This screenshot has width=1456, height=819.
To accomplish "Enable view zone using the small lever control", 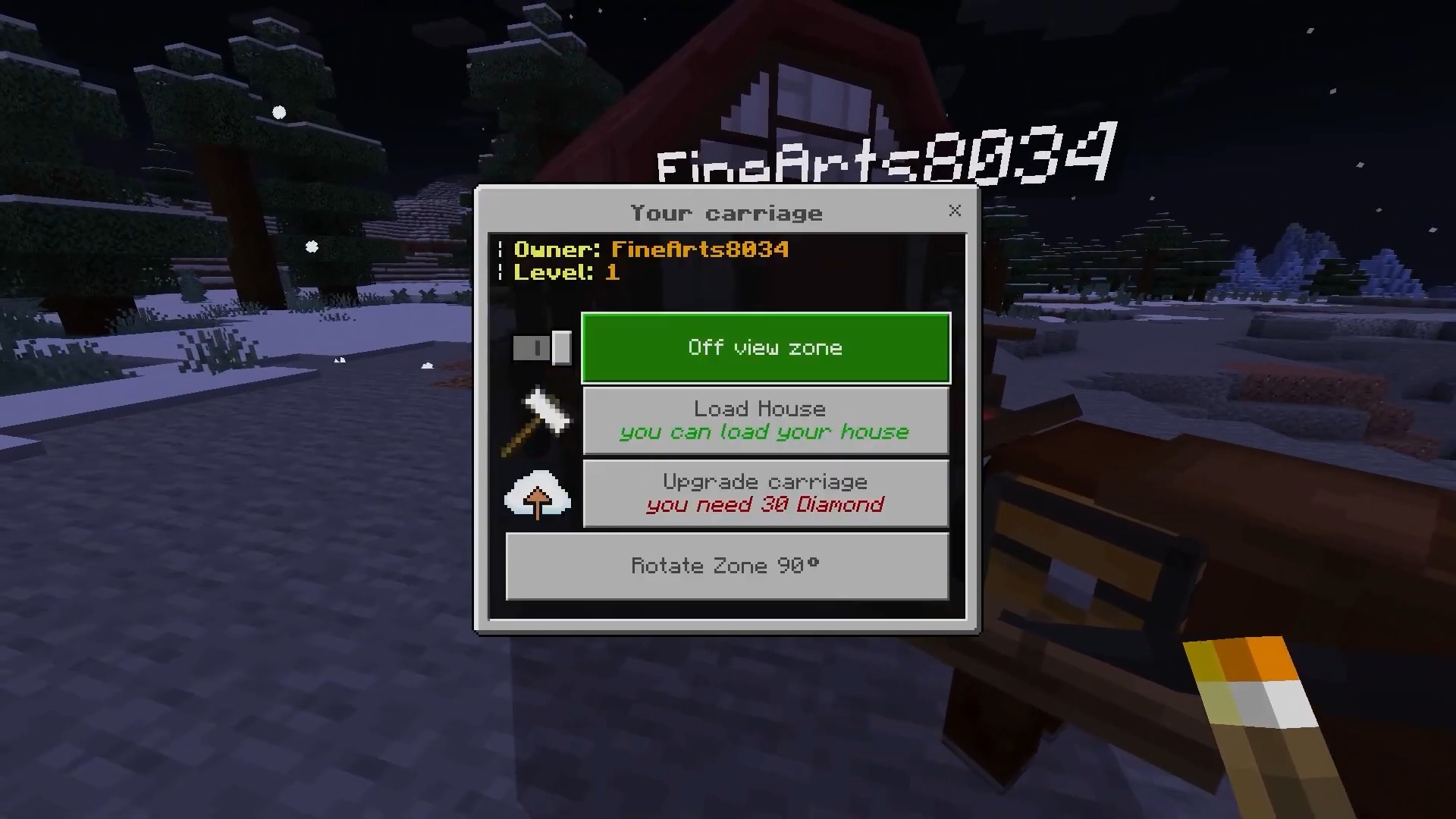I will pos(541,347).
